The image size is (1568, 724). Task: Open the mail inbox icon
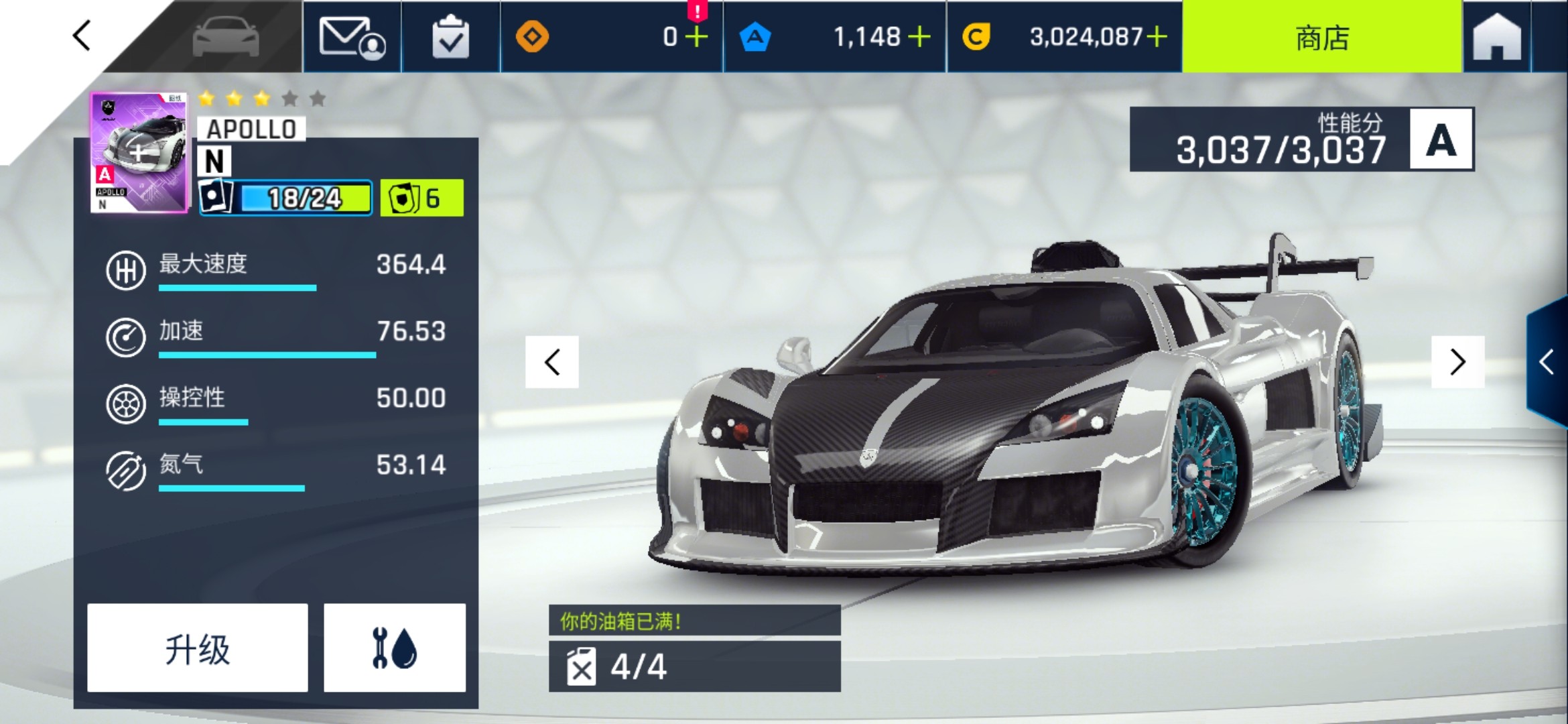click(x=353, y=38)
